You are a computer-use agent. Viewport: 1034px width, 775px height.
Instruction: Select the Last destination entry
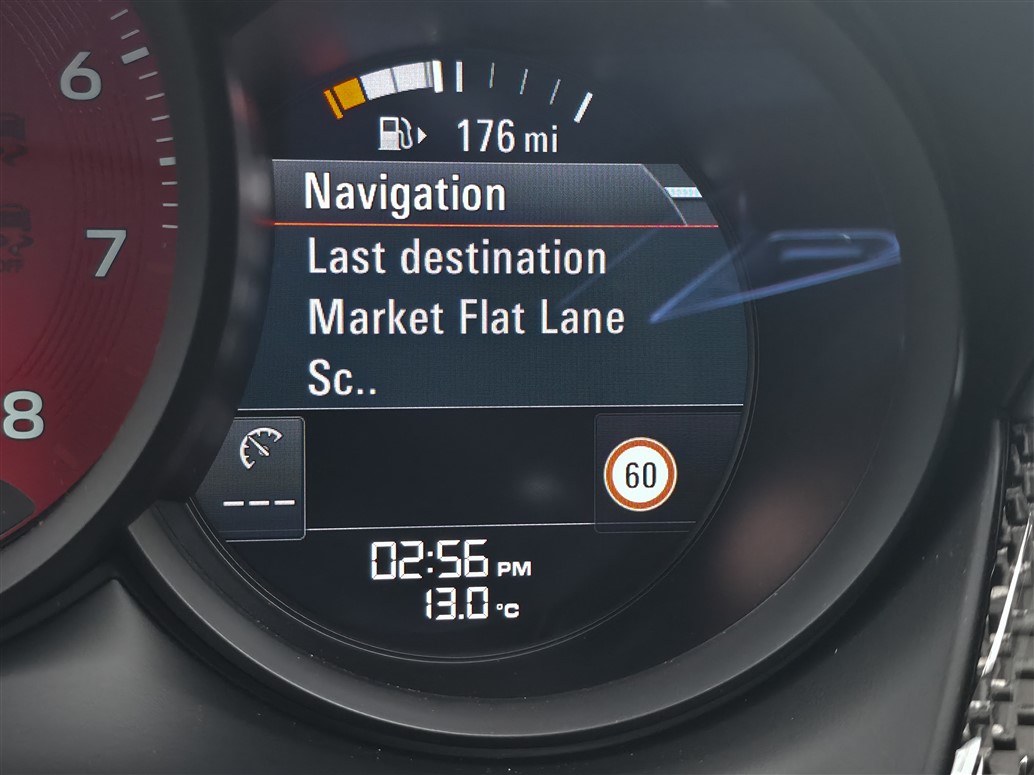pos(456,258)
